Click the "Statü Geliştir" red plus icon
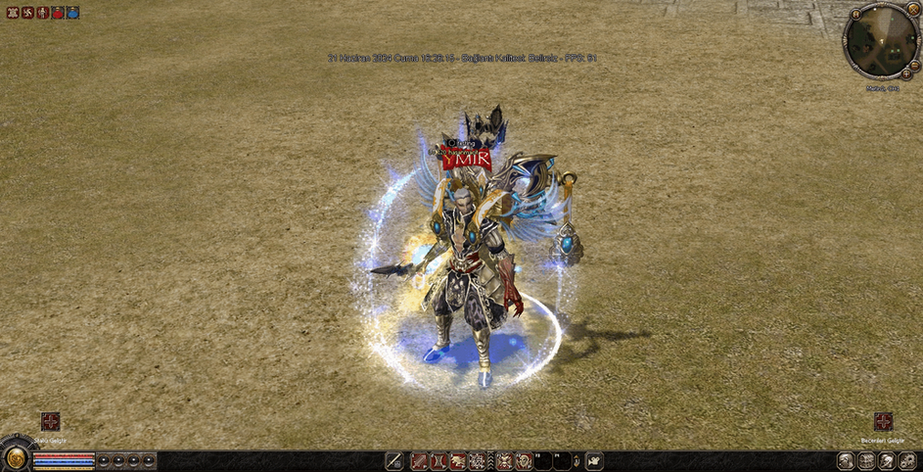The image size is (923, 472). point(50,421)
